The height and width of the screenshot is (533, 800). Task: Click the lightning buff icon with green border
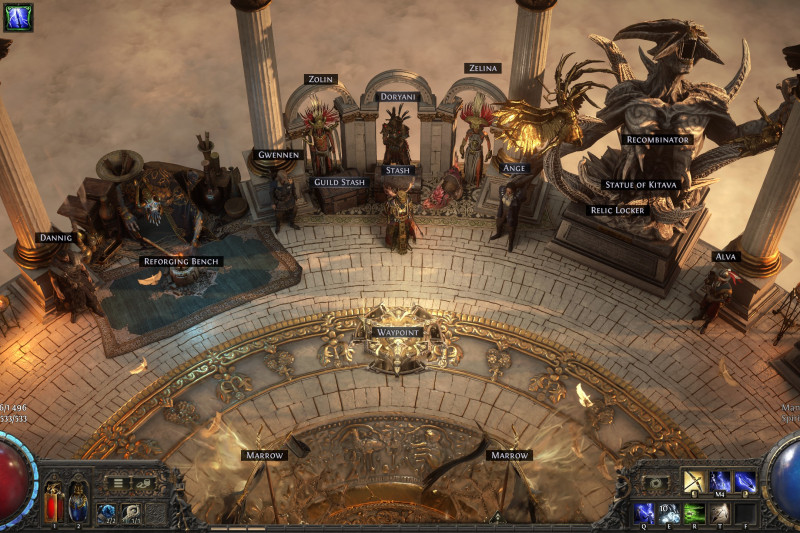tap(17, 17)
